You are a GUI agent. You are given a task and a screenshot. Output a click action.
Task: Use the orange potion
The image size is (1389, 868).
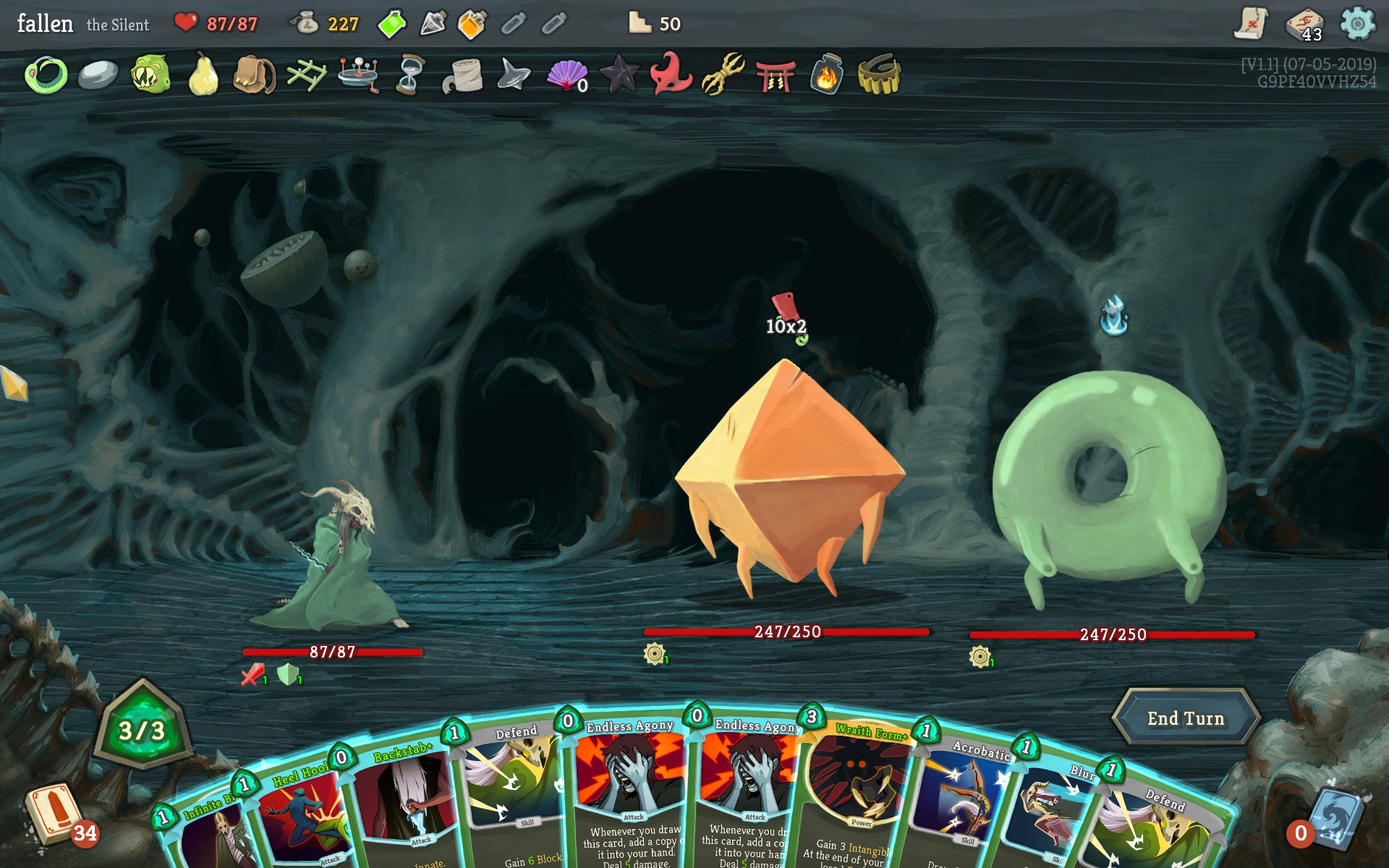point(472,25)
